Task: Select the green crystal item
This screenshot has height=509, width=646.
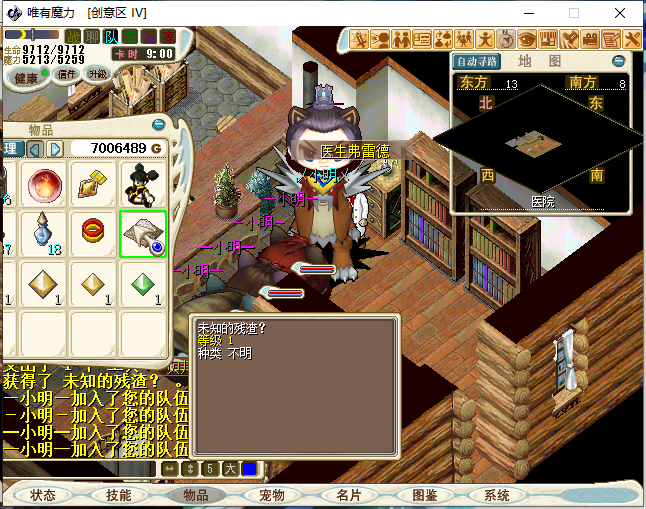Action: 143,284
